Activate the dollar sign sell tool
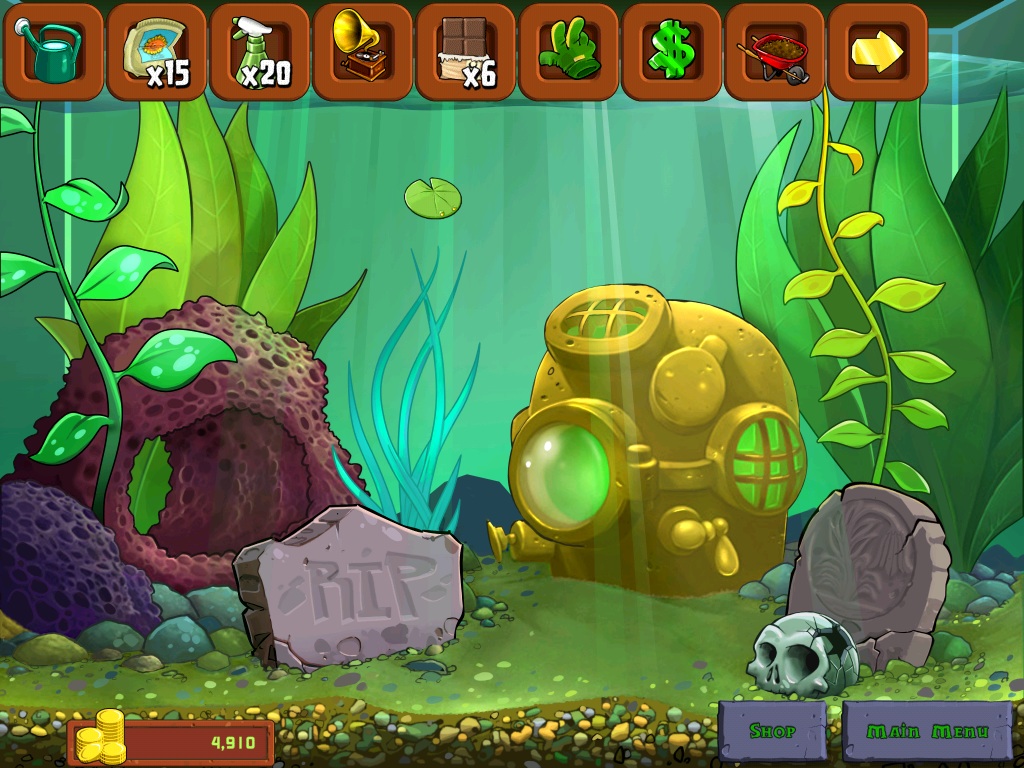 [x=671, y=50]
